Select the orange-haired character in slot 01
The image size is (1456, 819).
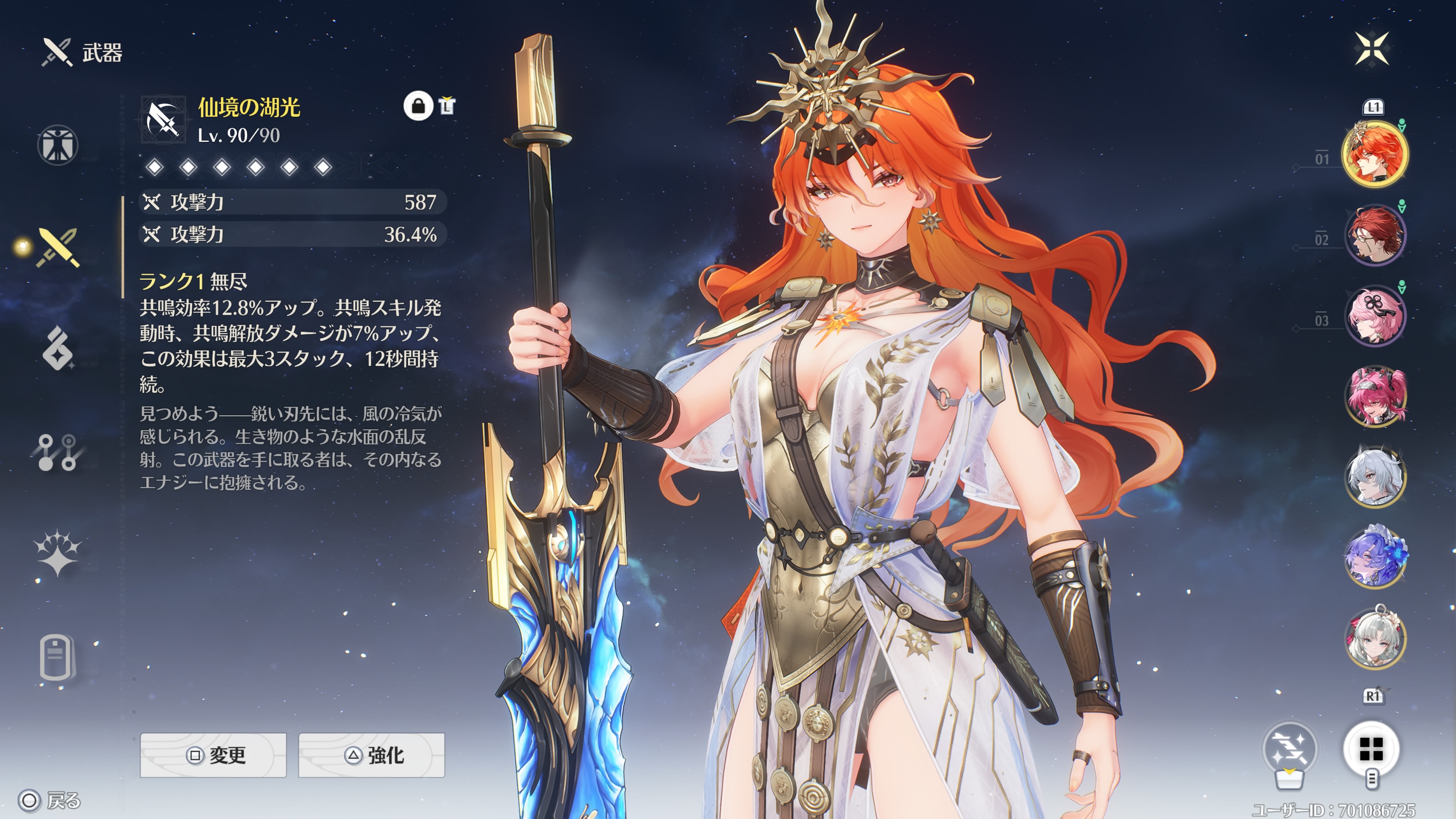(1374, 154)
